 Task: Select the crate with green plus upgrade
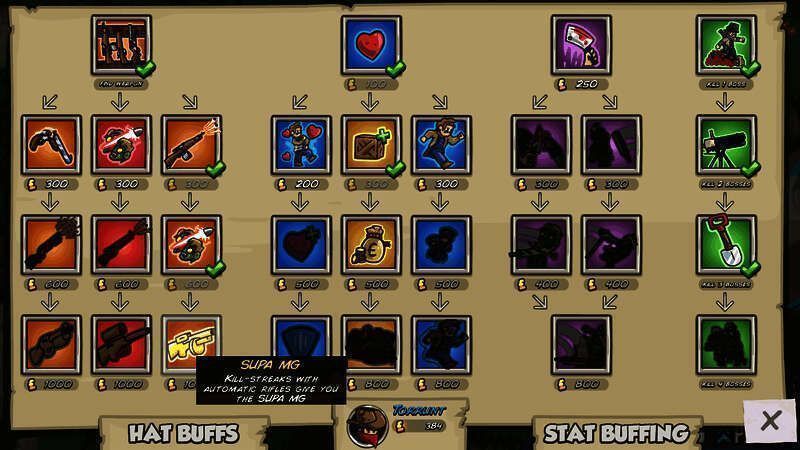371,144
